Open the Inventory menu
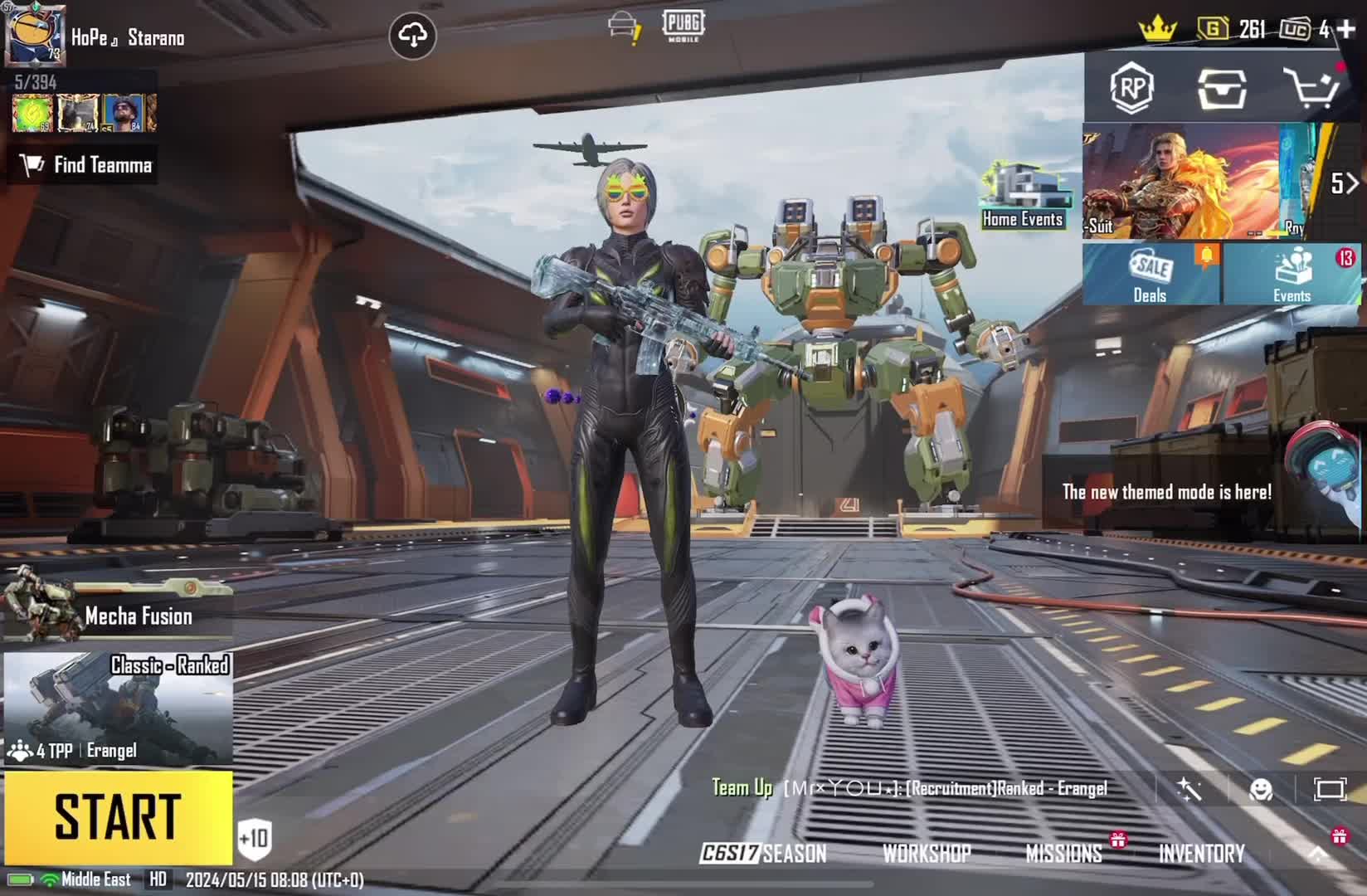This screenshot has height=896, width=1367. [1201, 853]
